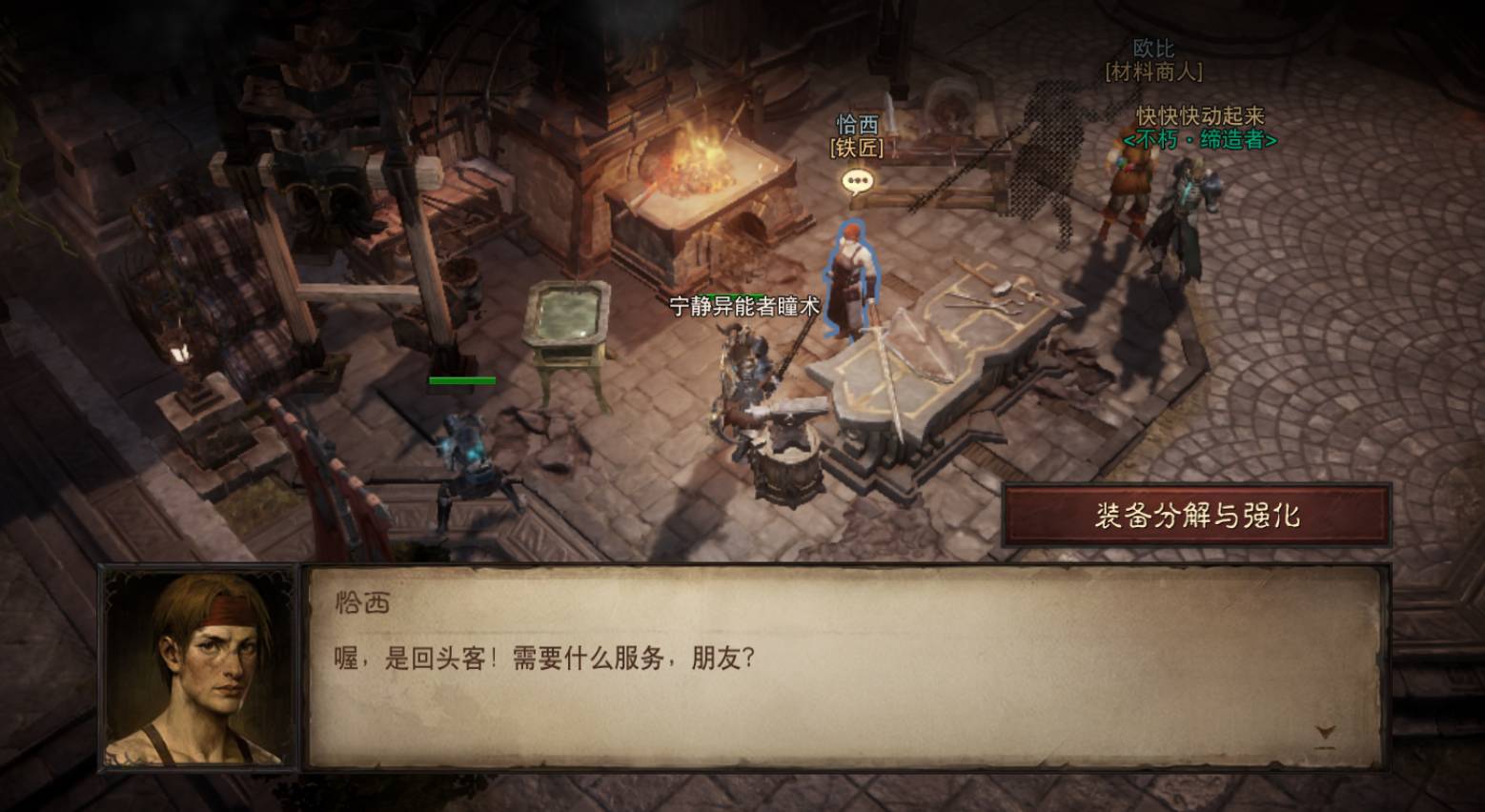Click the name label 欧比 [材料商人]
Image resolution: width=1485 pixels, height=812 pixels.
pos(1153,60)
